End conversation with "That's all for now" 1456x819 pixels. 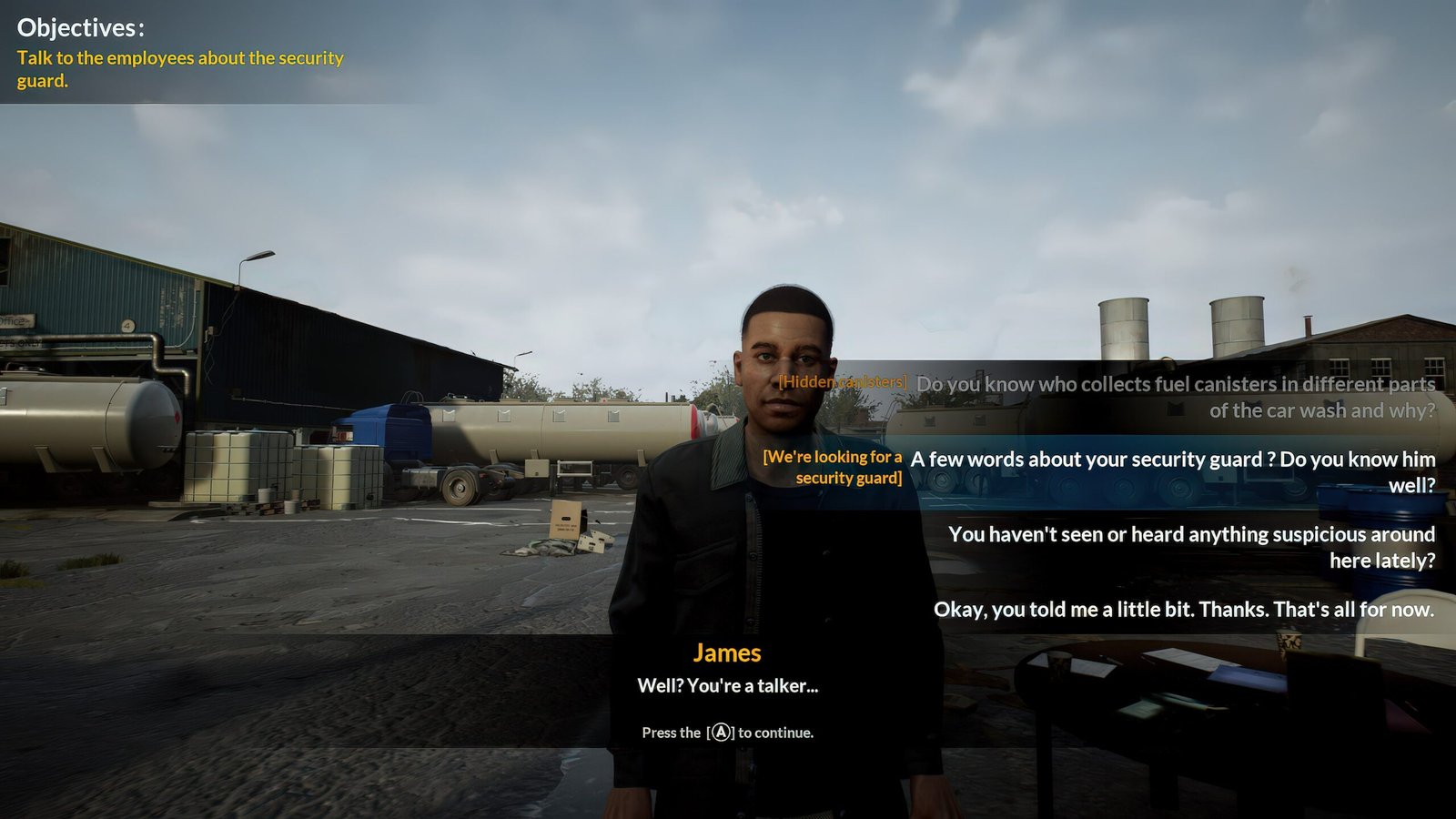1183,610
